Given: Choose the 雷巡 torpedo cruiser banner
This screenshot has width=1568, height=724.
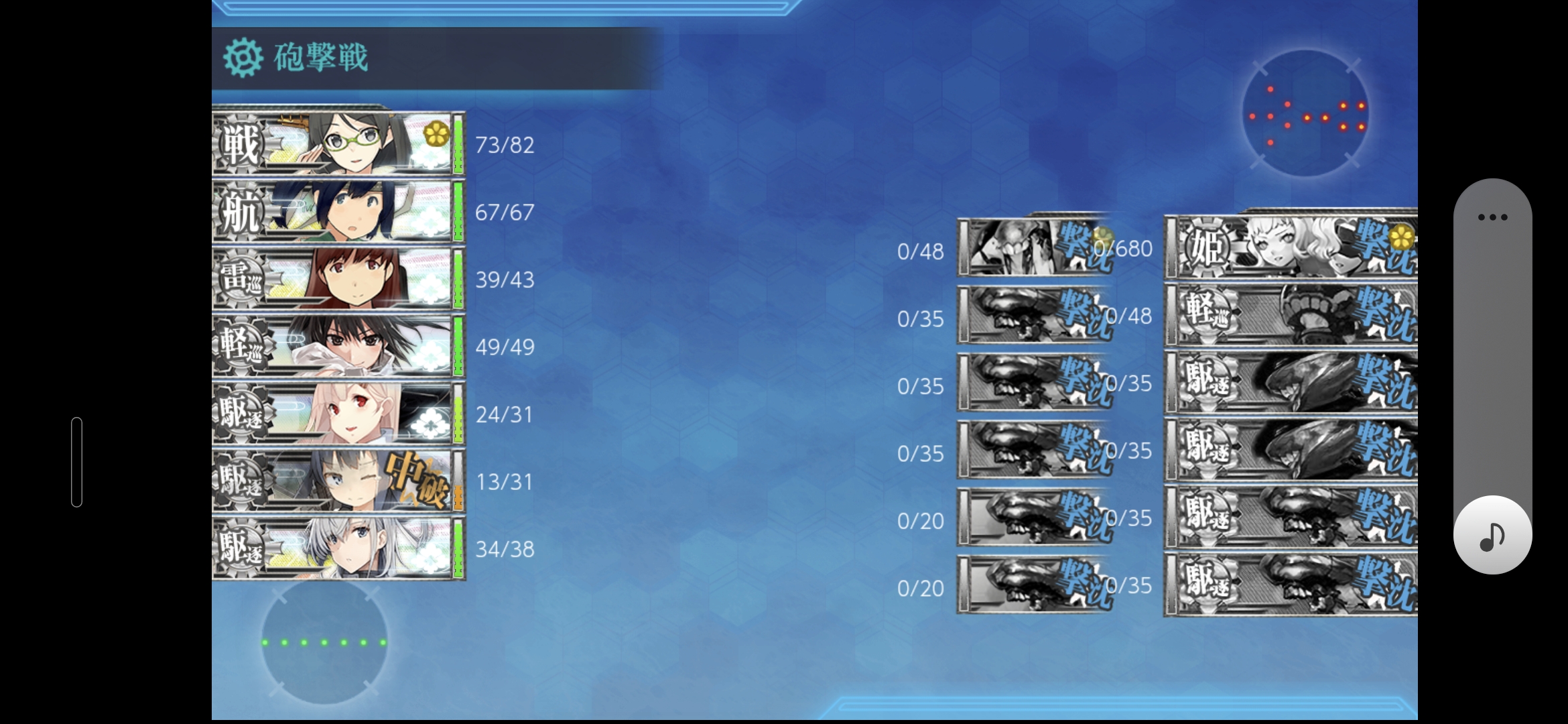Looking at the screenshot, I should click(x=338, y=279).
